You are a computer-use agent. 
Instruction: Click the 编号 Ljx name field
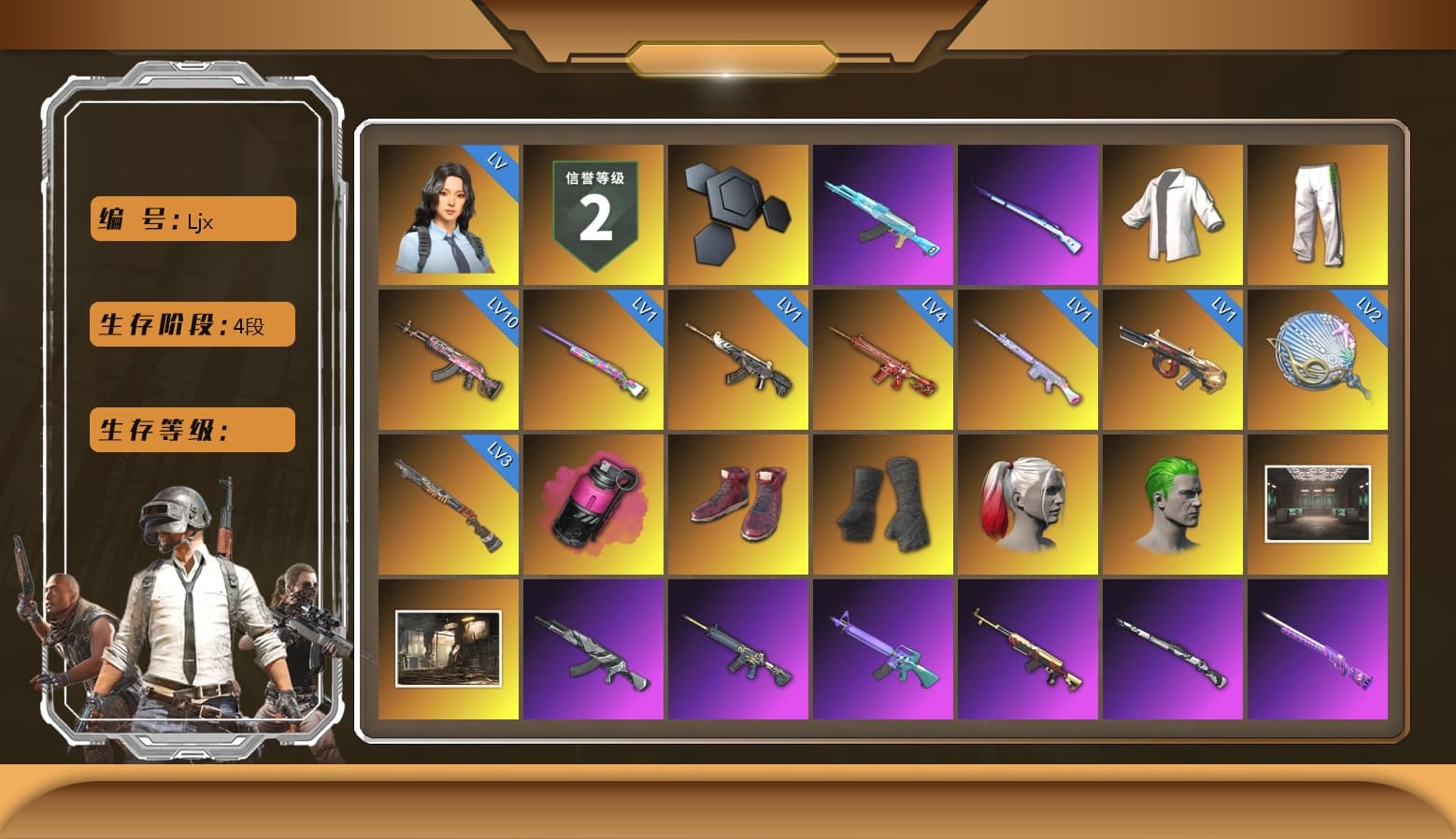pyautogui.click(x=191, y=218)
